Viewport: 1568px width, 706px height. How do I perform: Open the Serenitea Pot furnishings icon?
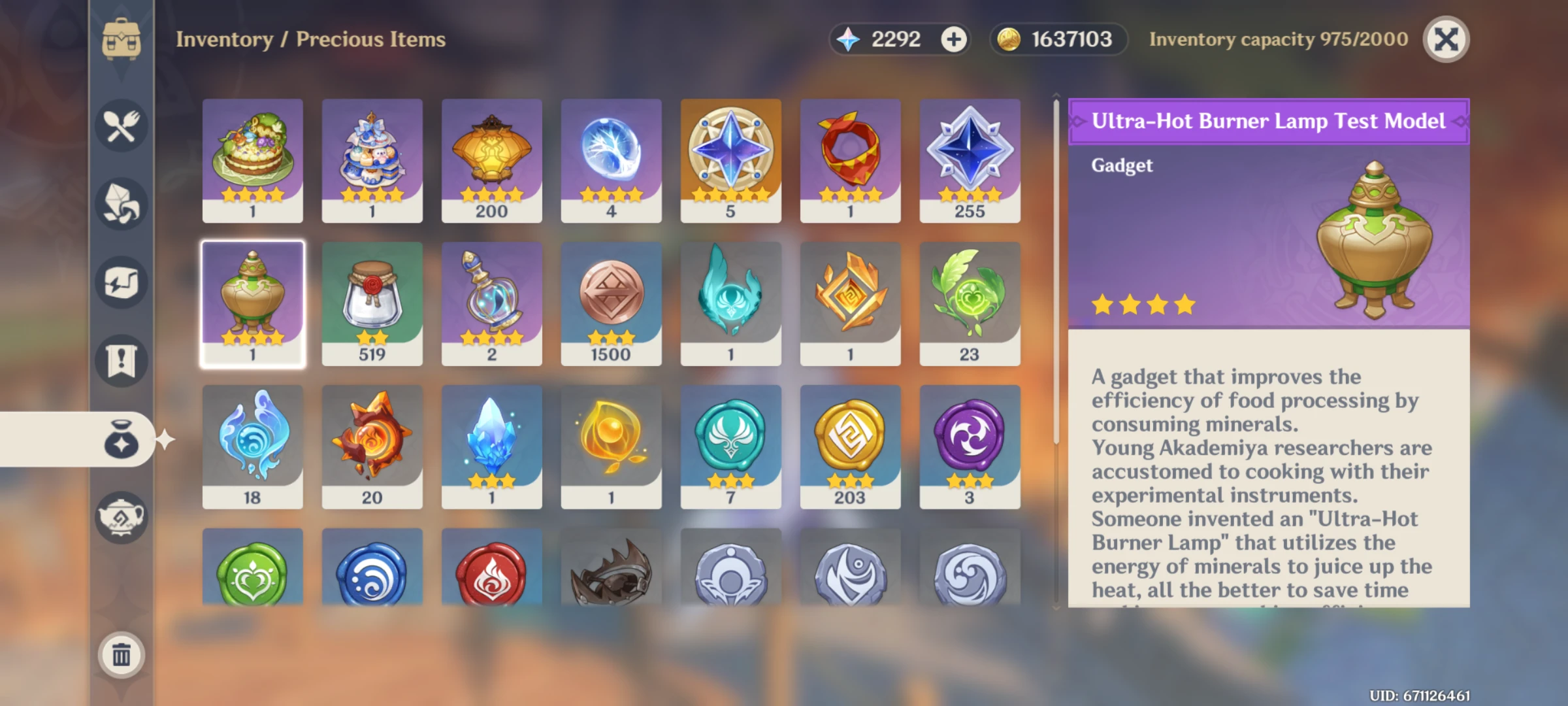[121, 516]
